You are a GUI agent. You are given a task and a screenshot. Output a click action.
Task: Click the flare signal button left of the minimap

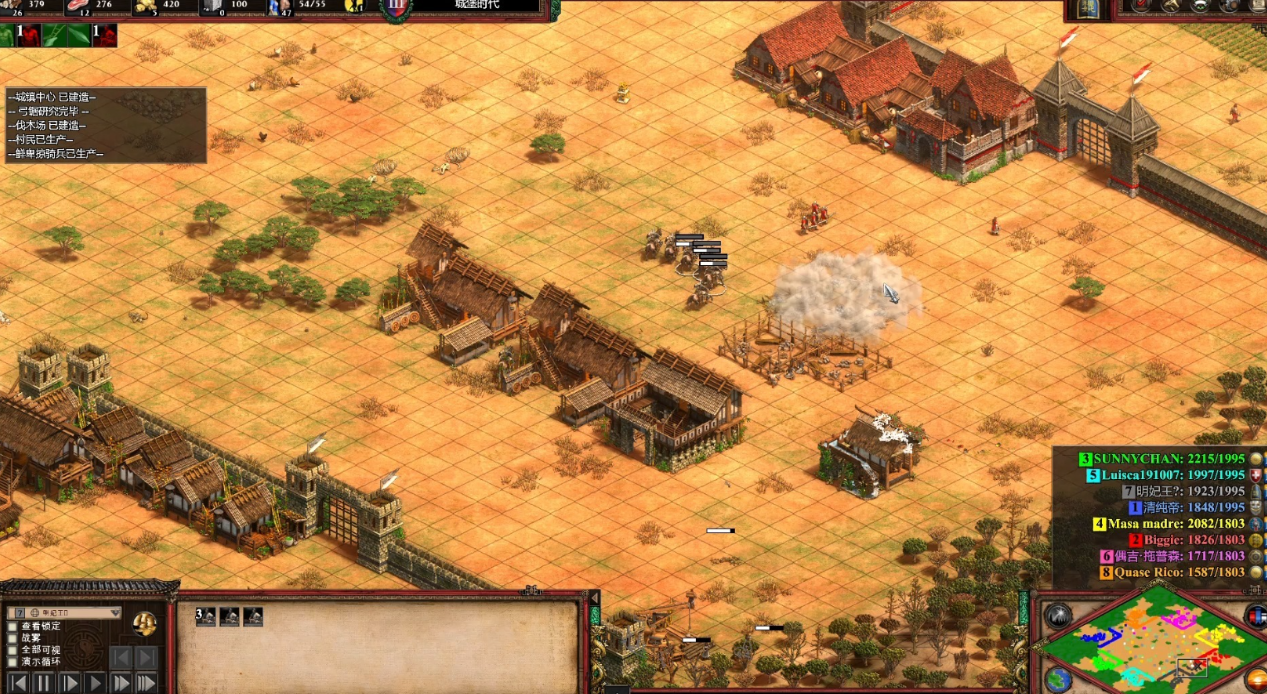coord(1058,617)
